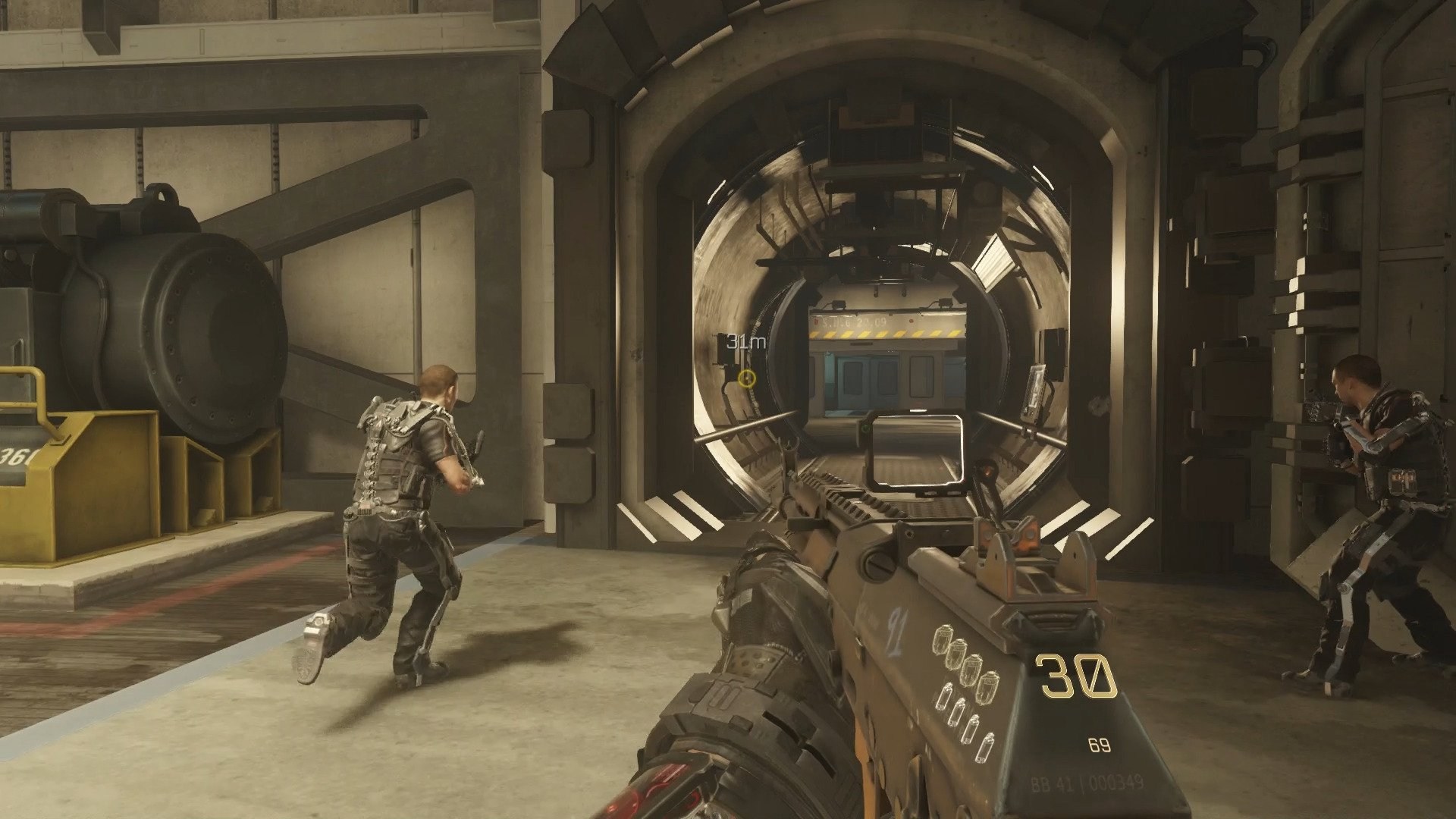Click the 31m objective distance marker

(x=745, y=341)
